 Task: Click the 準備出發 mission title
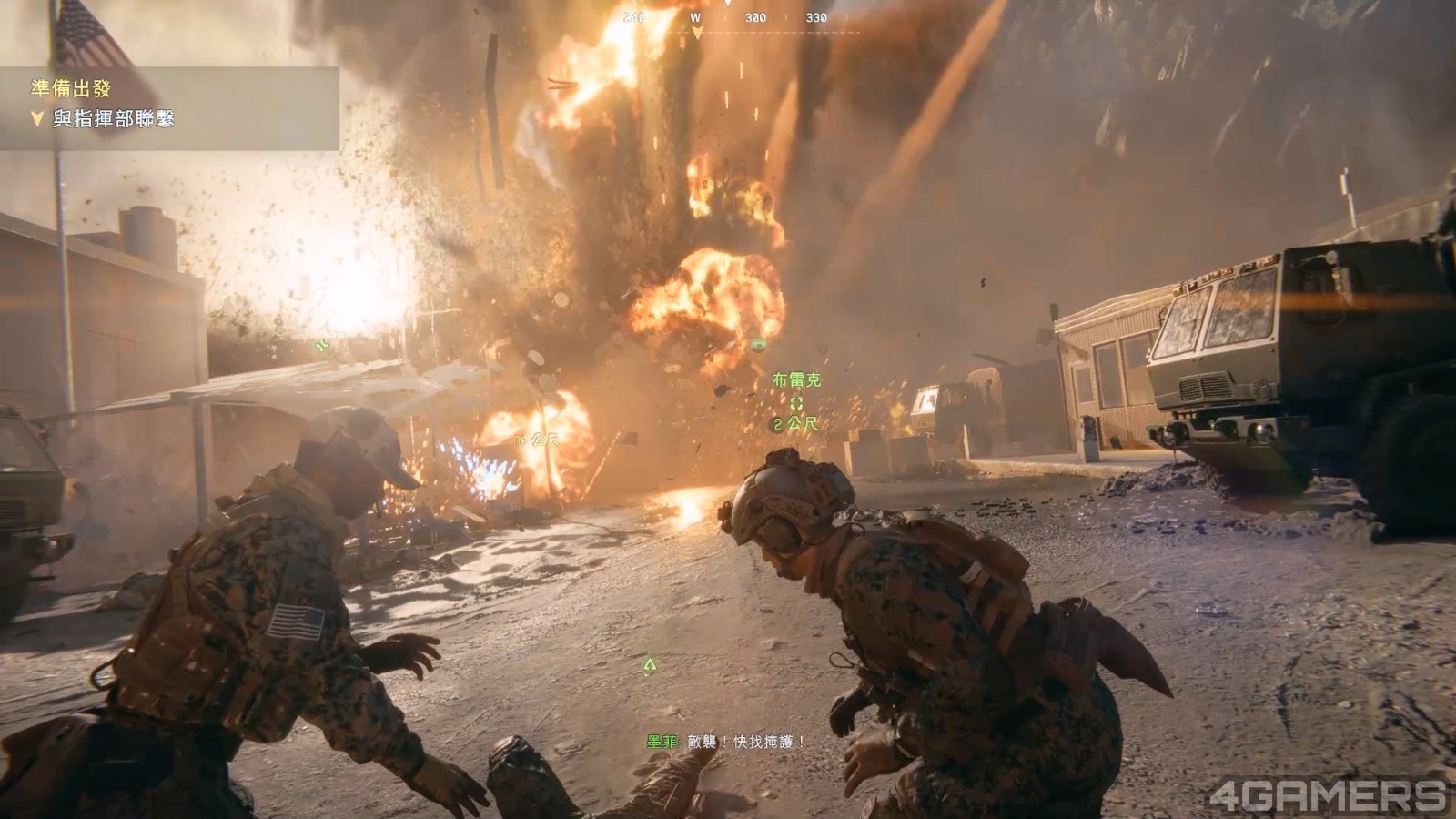71,88
